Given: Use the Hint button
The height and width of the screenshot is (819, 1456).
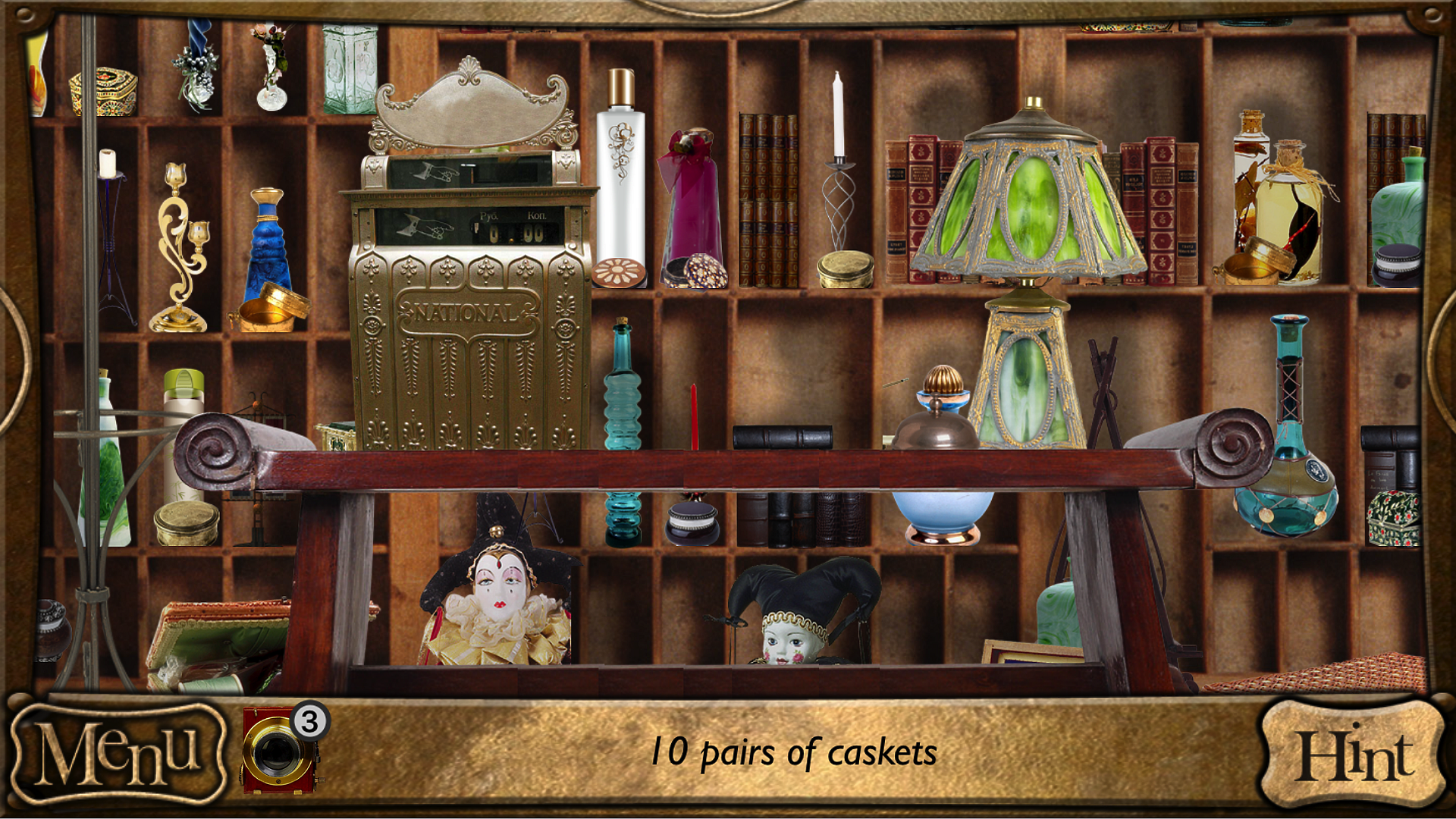Looking at the screenshot, I should [x=1354, y=755].
